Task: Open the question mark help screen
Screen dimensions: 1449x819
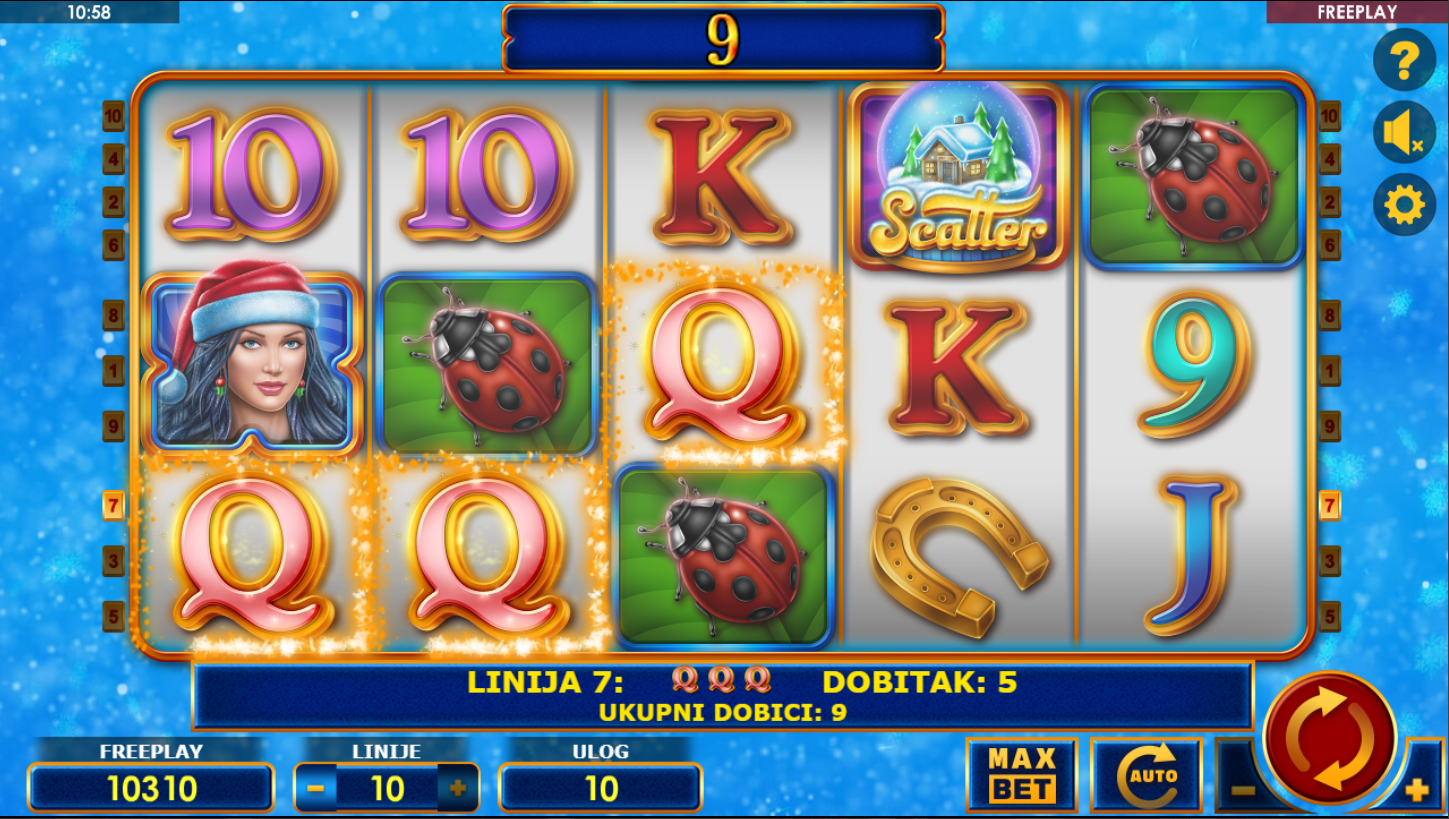Action: click(x=1404, y=61)
